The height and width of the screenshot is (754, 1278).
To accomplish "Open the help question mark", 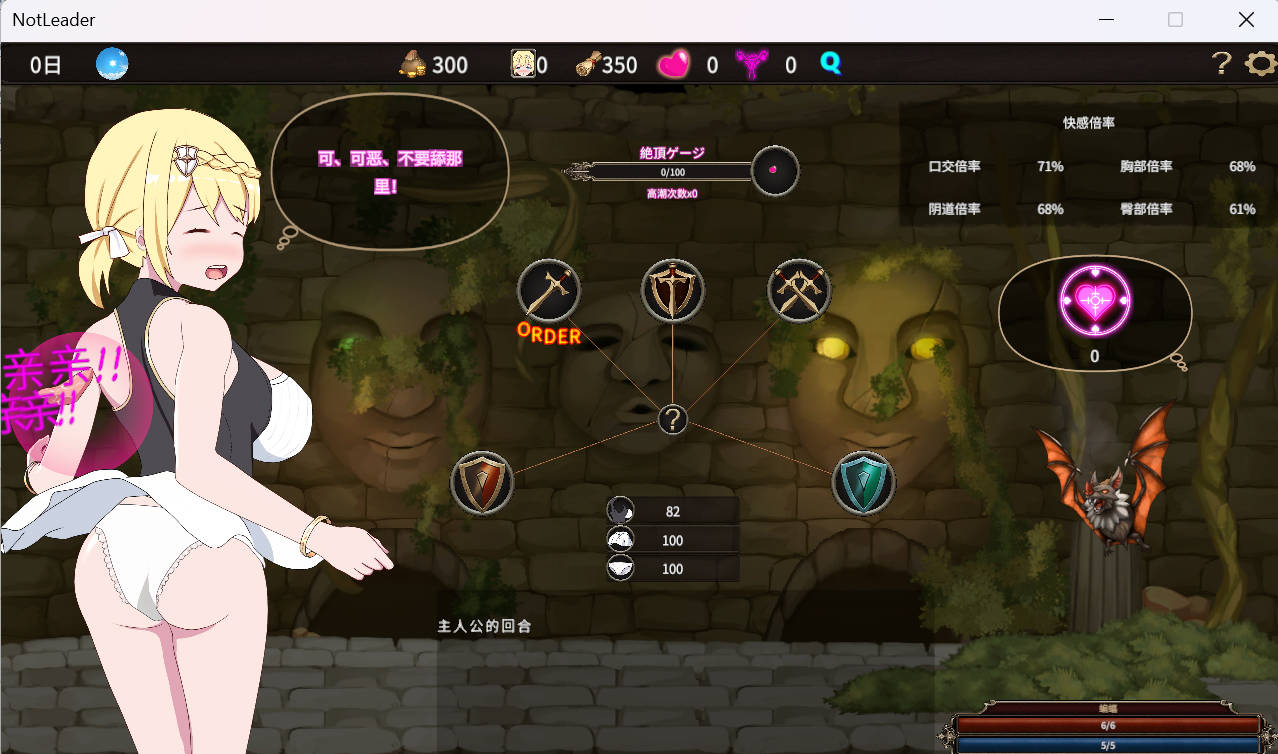I will pos(1220,64).
